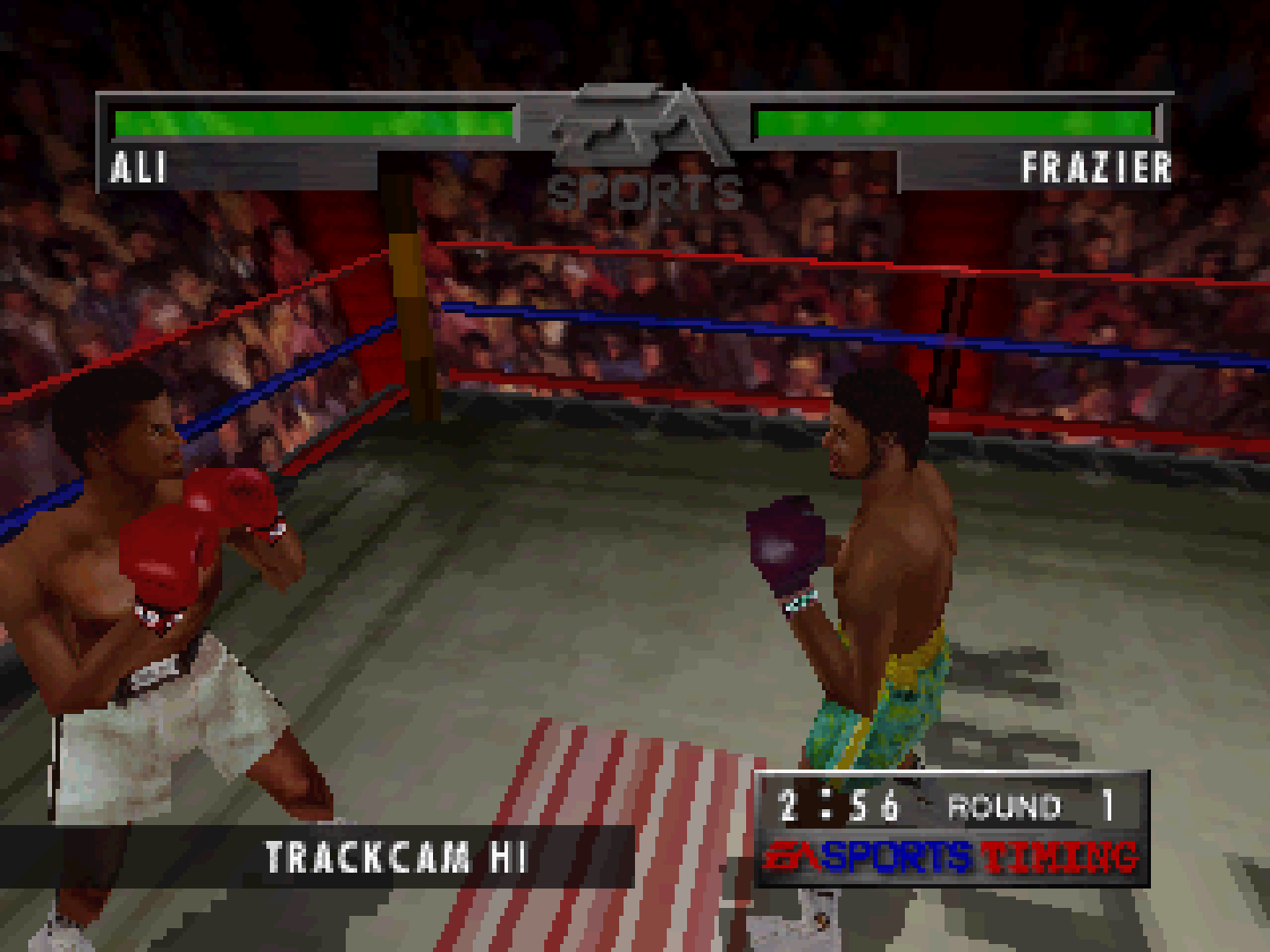Click the SPORTS text under the EA emblem

pos(644,187)
